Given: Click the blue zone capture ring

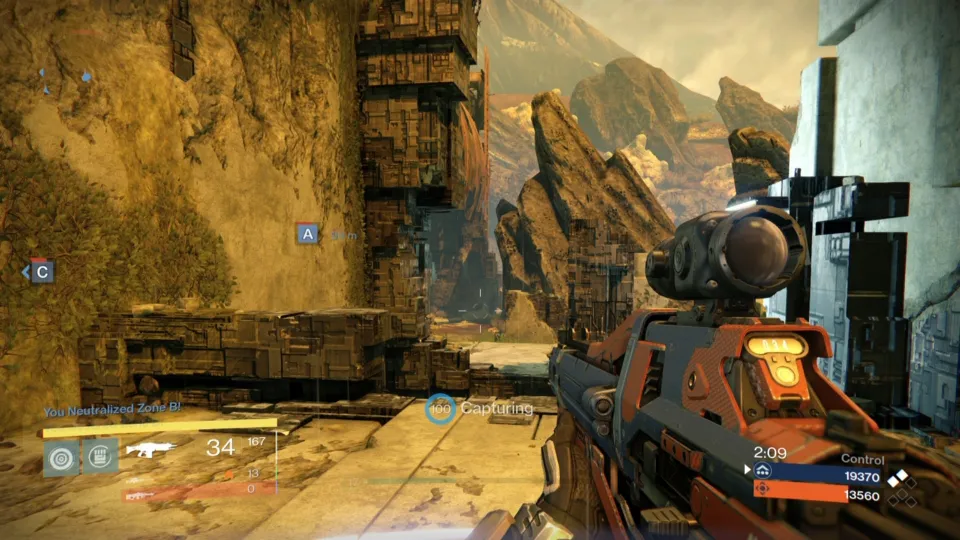Looking at the screenshot, I should tap(440, 408).
